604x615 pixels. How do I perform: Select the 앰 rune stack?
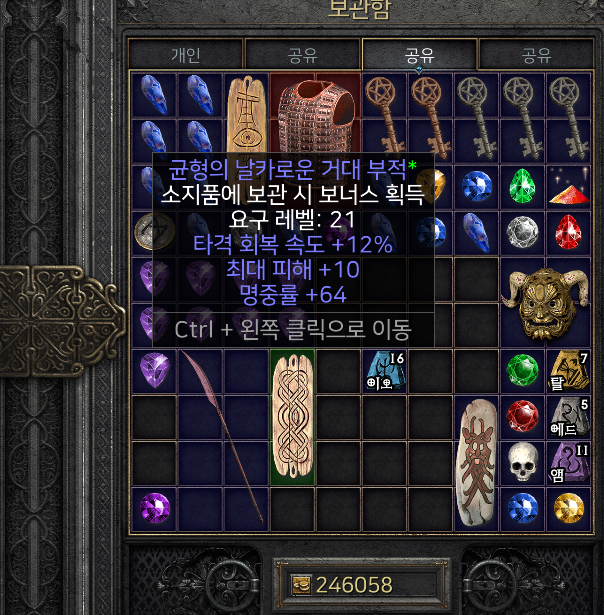pyautogui.click(x=567, y=462)
